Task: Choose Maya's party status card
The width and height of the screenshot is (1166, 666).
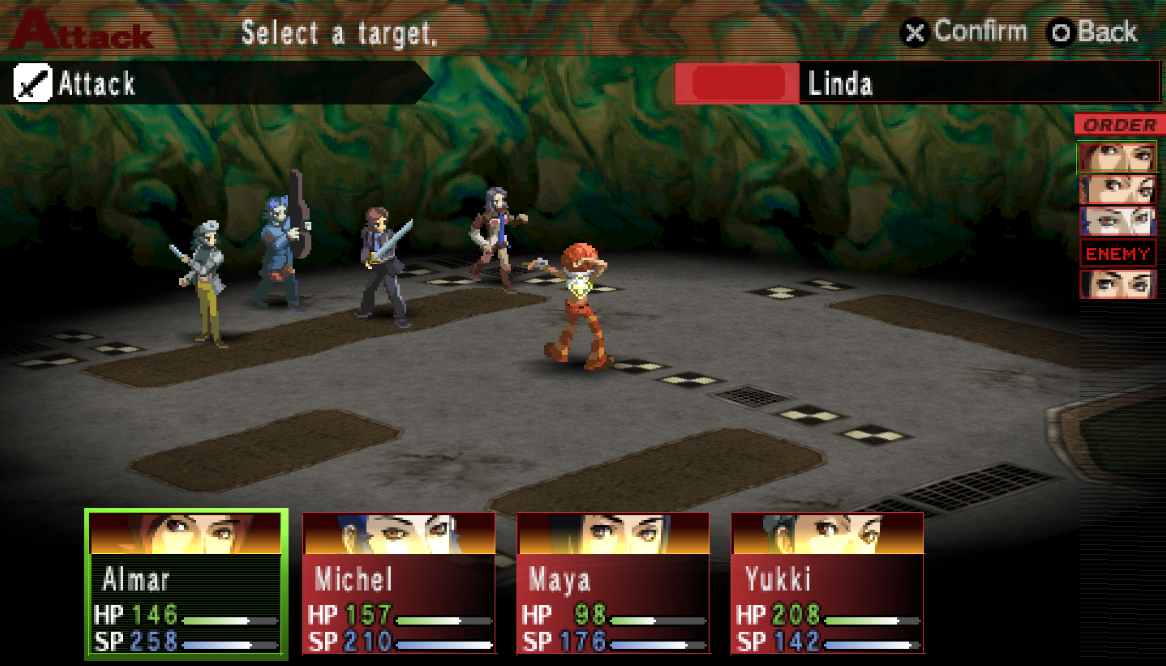Action: (613, 584)
